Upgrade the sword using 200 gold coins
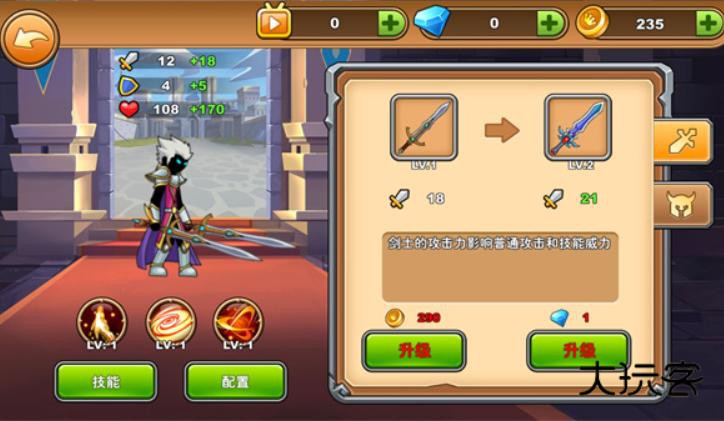 [x=414, y=351]
